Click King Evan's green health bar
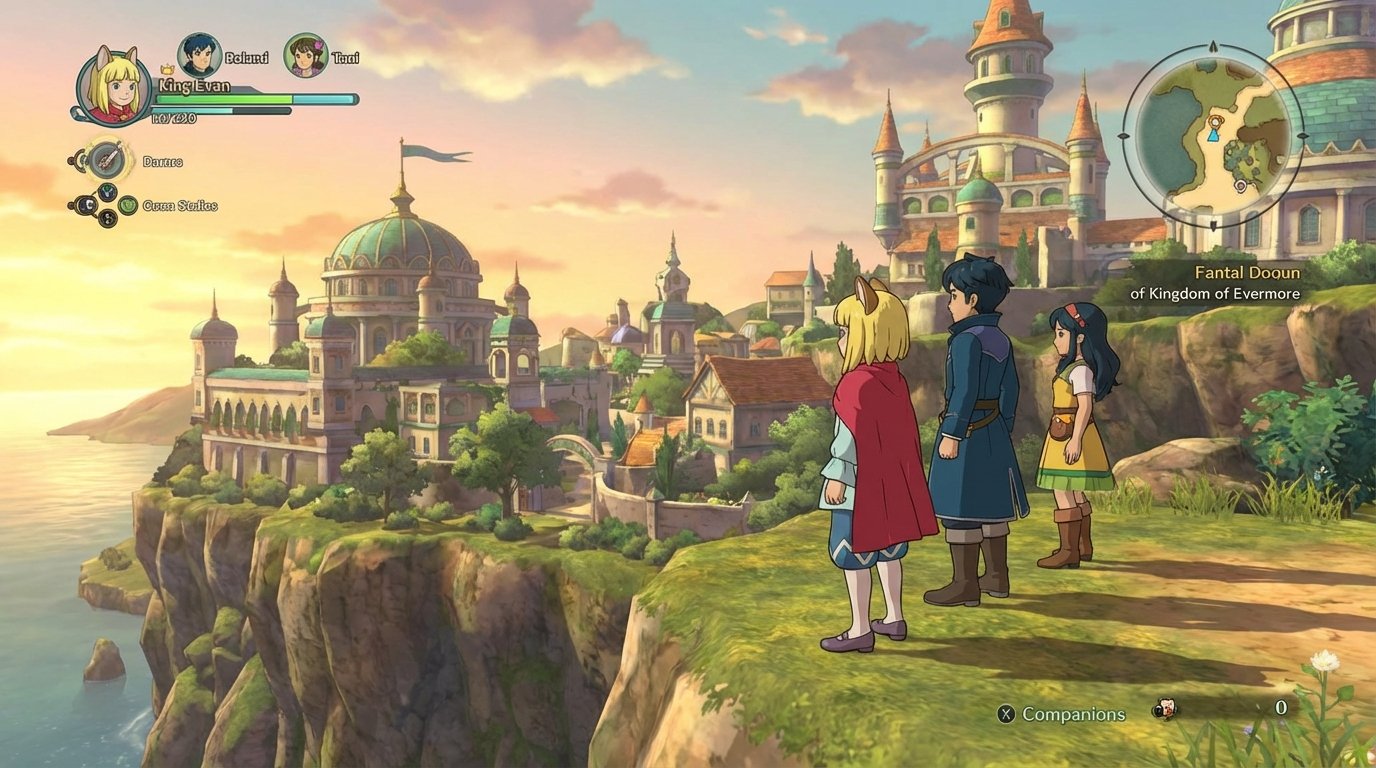The height and width of the screenshot is (768, 1376). click(x=220, y=100)
